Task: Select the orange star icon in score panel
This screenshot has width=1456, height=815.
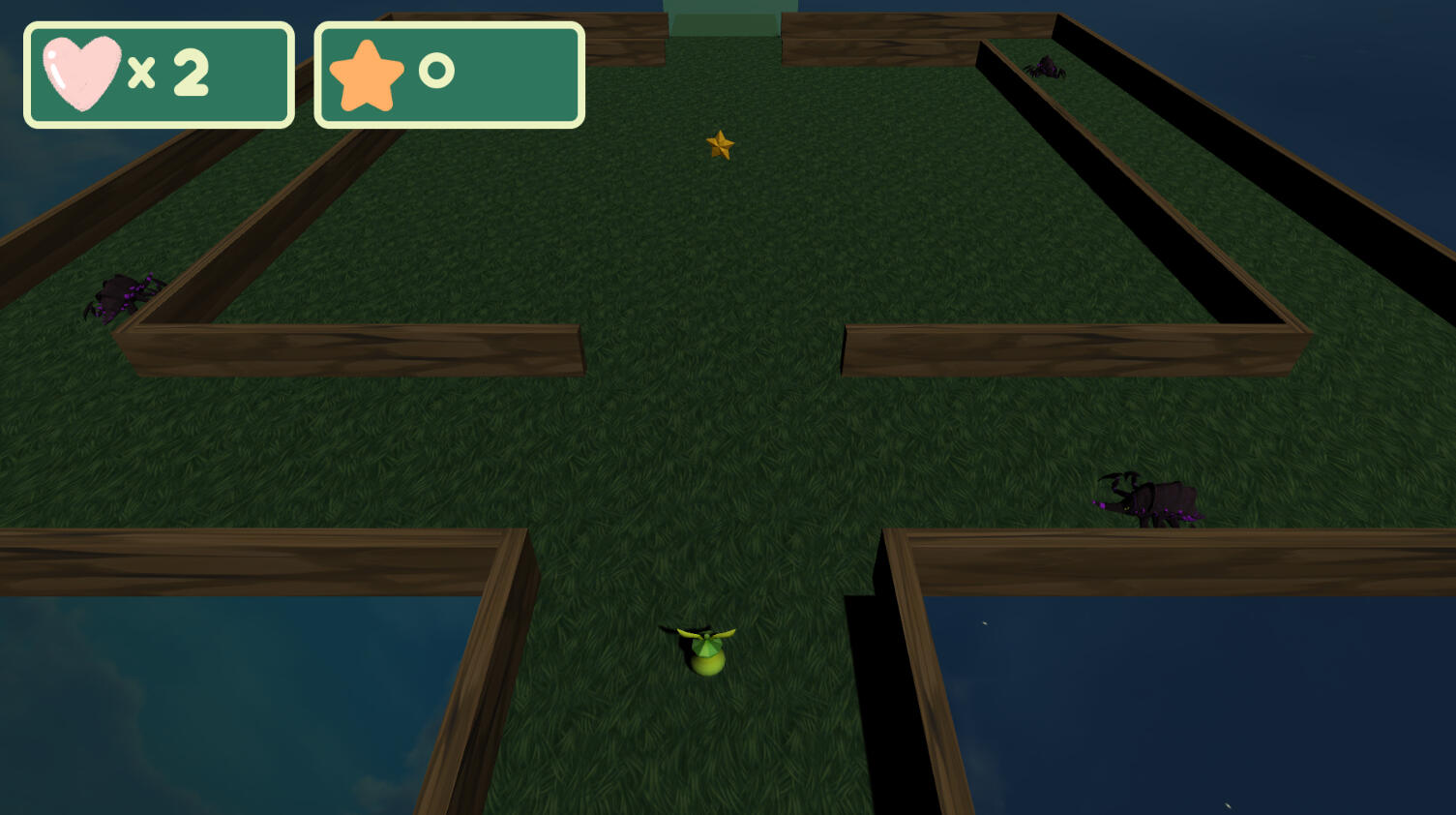Action: point(369,74)
